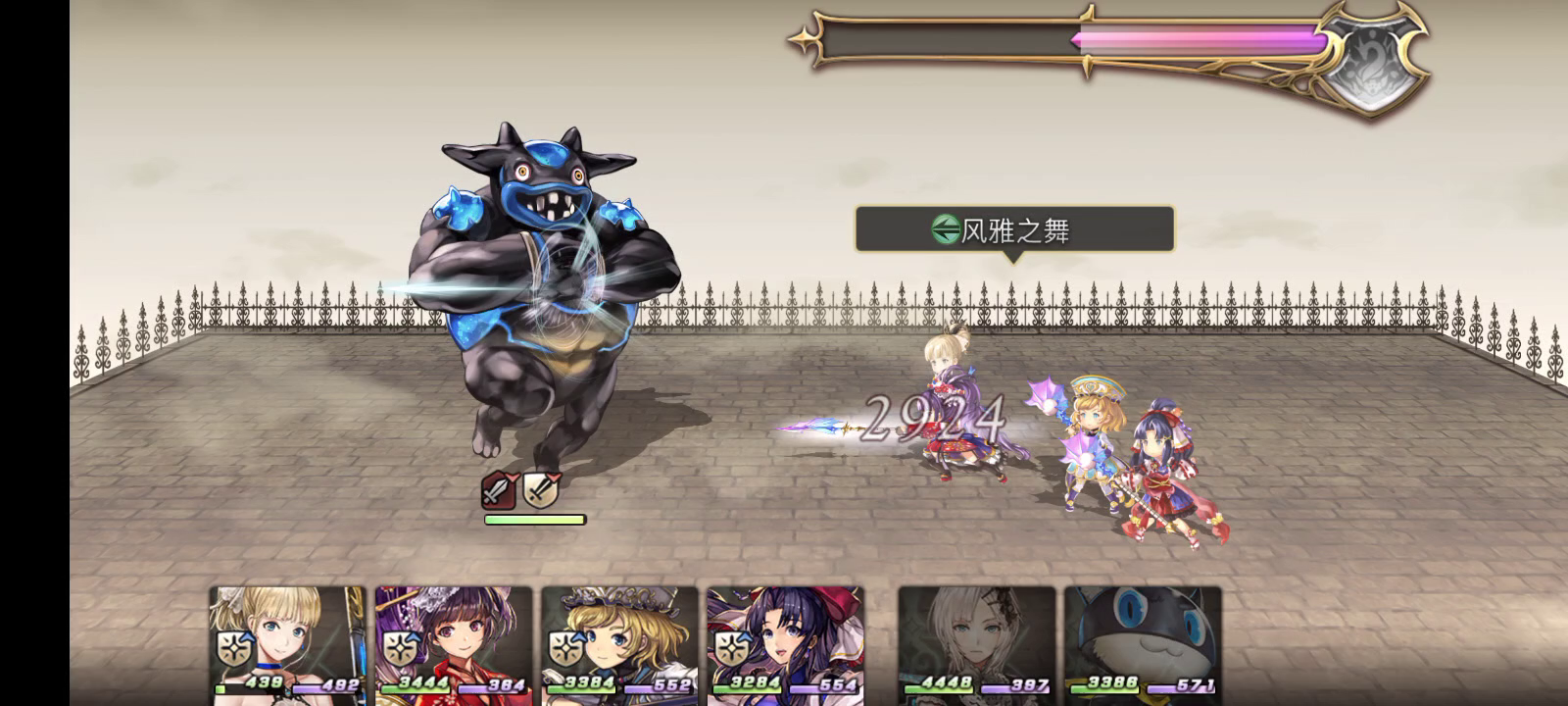1568x706 pixels.
Task: Select the purple-haired woman with red bow portrait
Action: [x=785, y=642]
